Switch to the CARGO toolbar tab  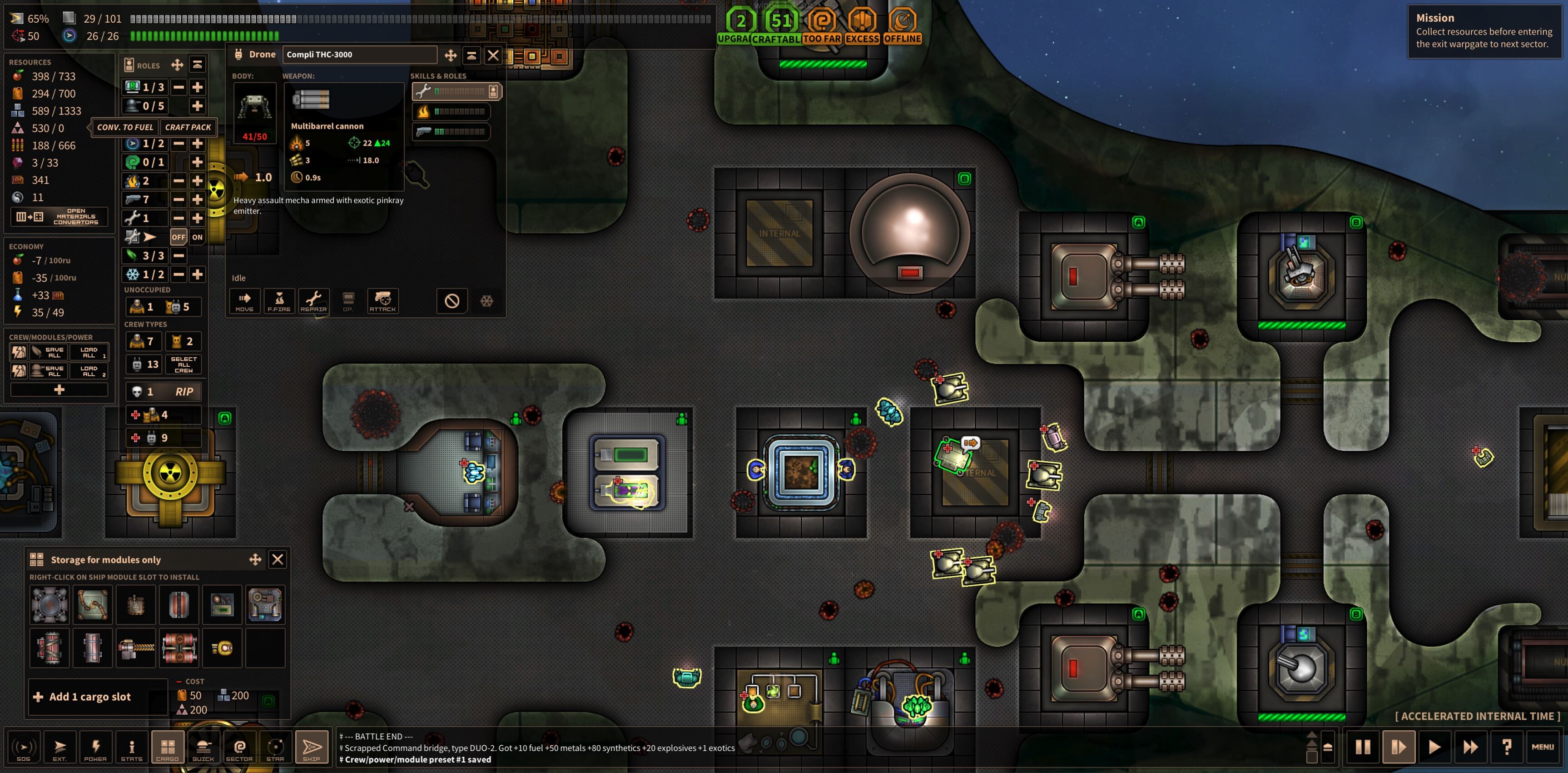click(x=168, y=747)
